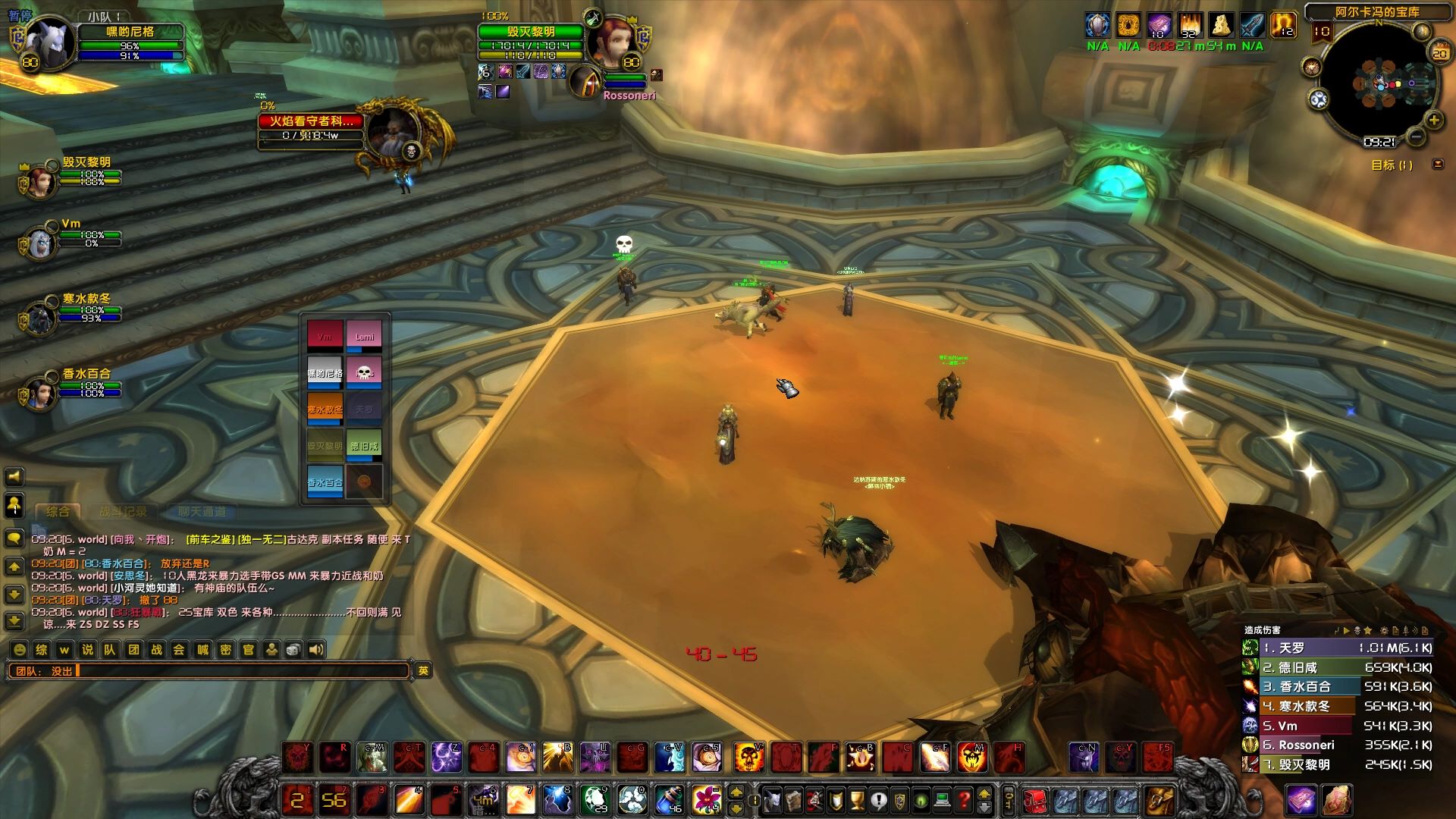Viewport: 1456px width, 819px height.
Task: Open the red backpack bag slot
Action: pyautogui.click(x=1035, y=799)
